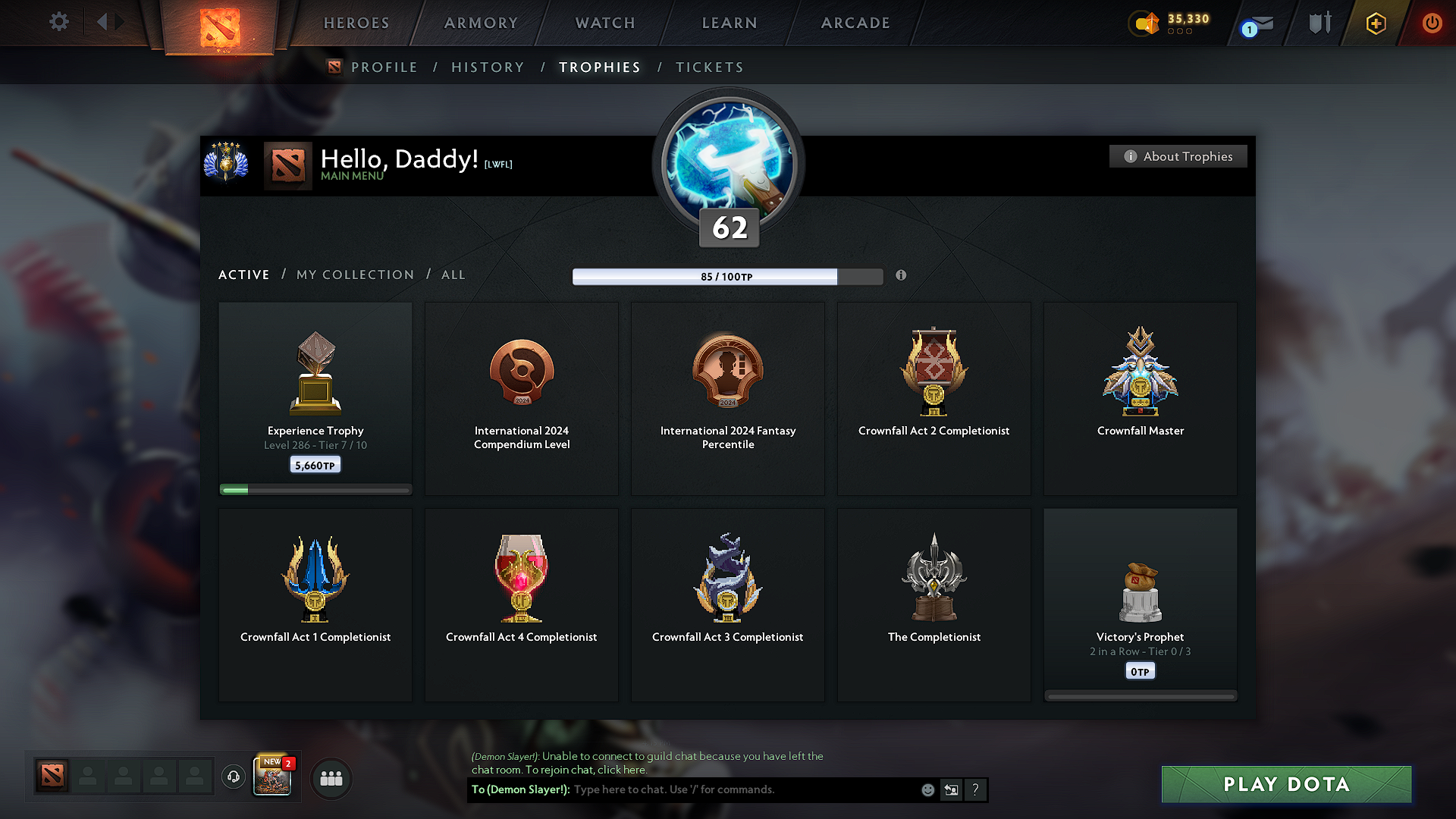This screenshot has width=1456, height=819.
Task: Open About Trophies
Action: click(x=1178, y=156)
